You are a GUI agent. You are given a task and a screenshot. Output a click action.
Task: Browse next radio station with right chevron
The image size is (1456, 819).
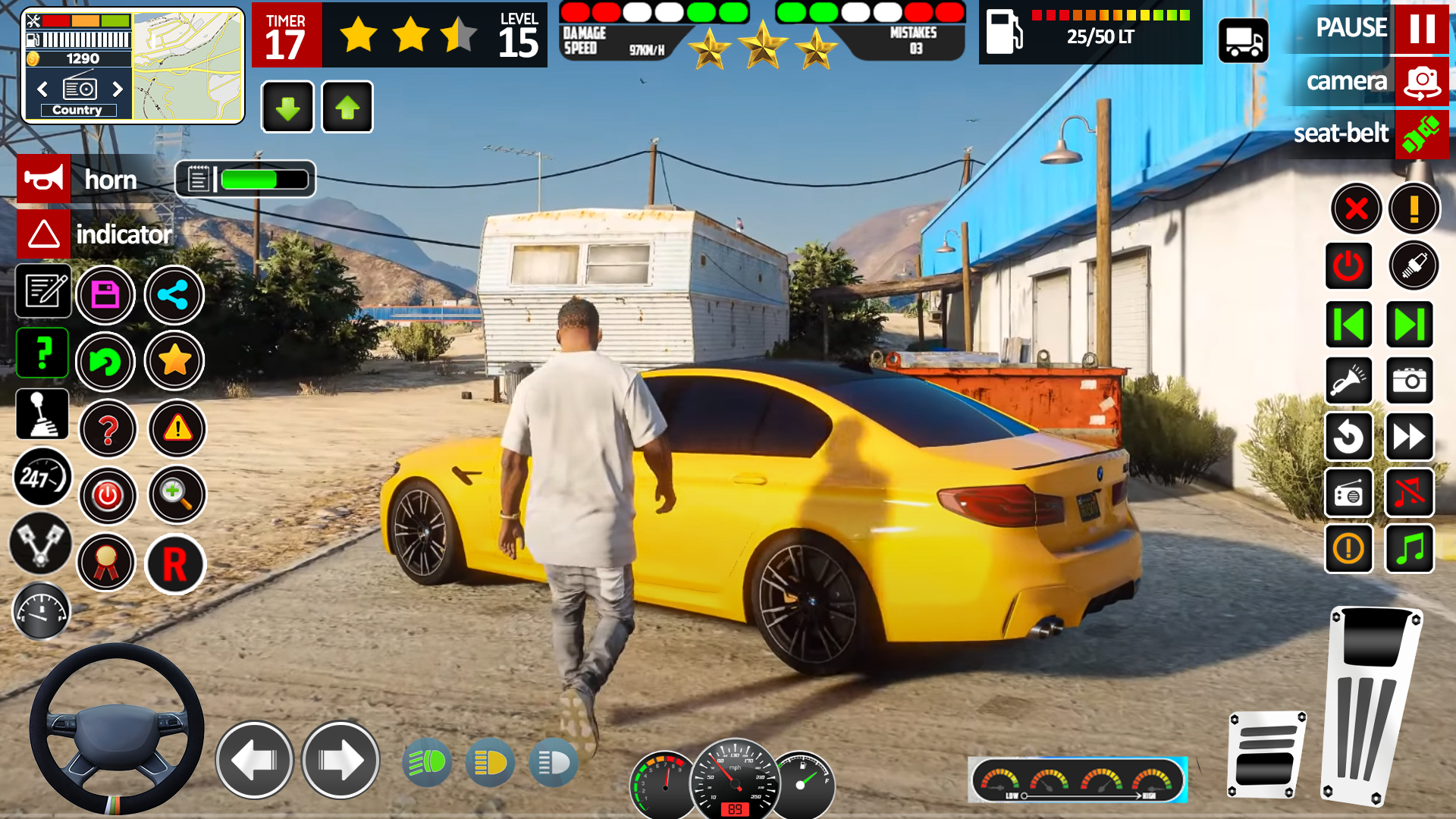pyautogui.click(x=118, y=89)
